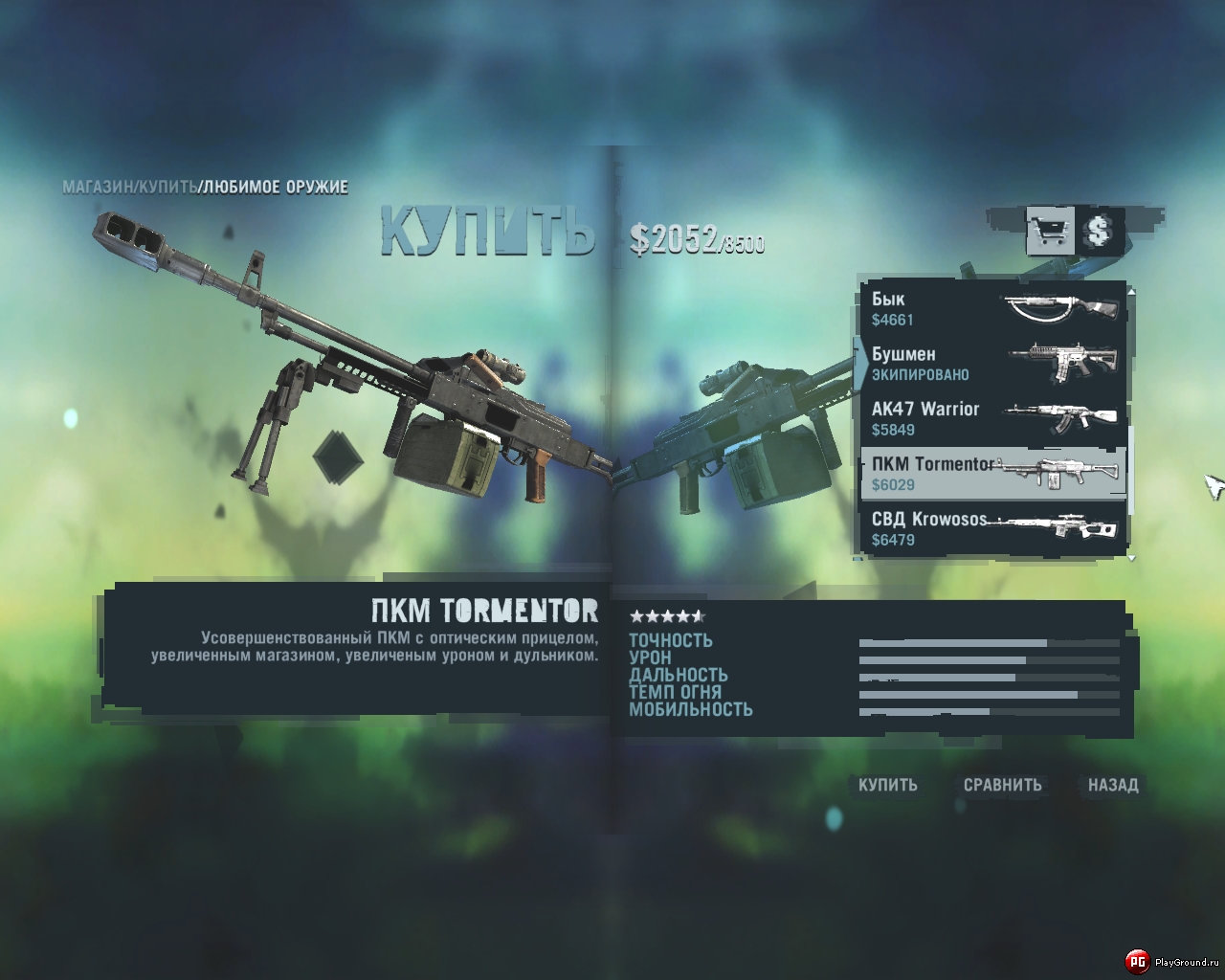Switch to the shopping cart buy tab
The height and width of the screenshot is (980, 1225).
point(1049,231)
